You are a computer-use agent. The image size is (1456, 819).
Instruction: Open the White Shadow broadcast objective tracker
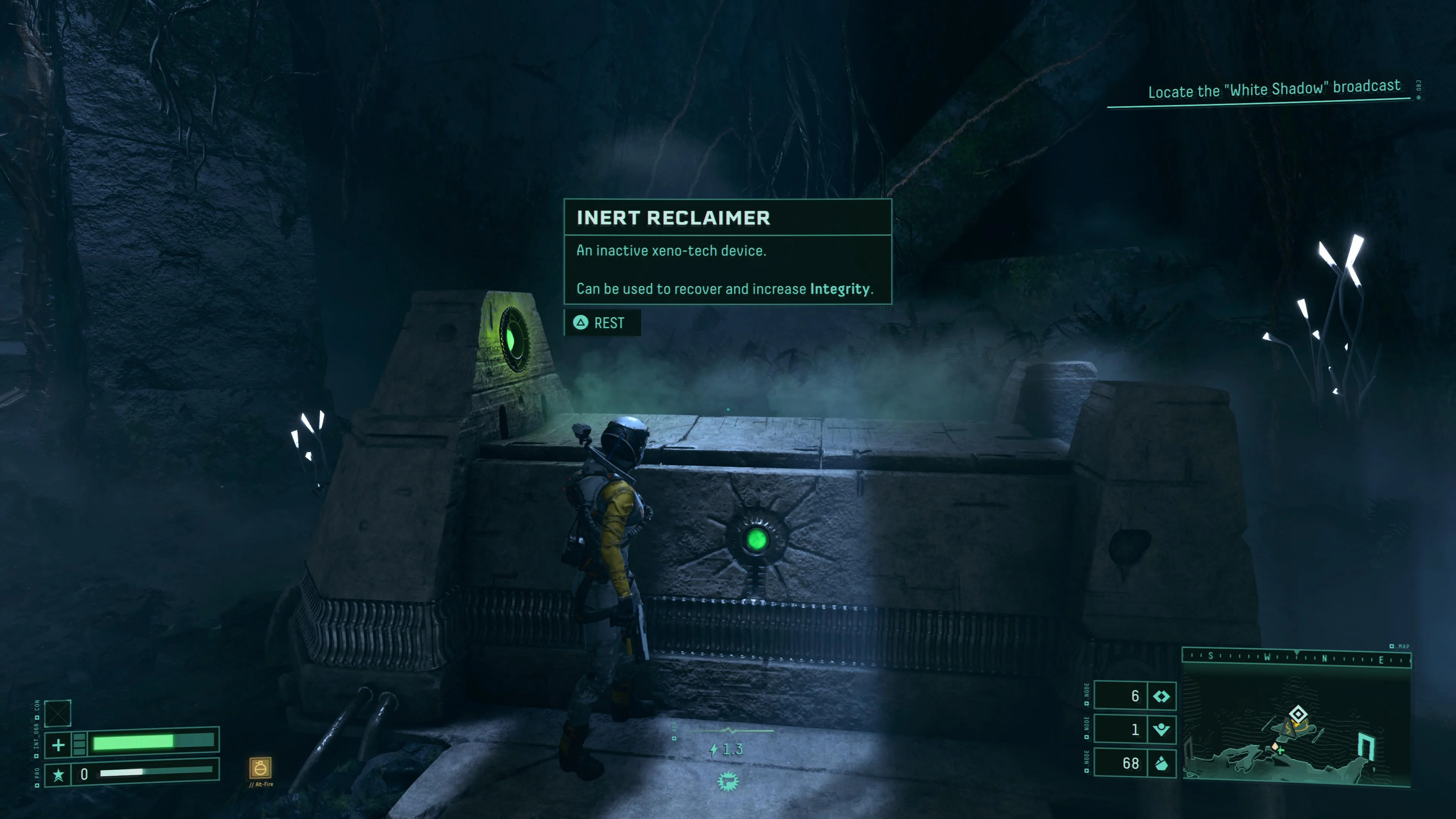coord(1274,89)
